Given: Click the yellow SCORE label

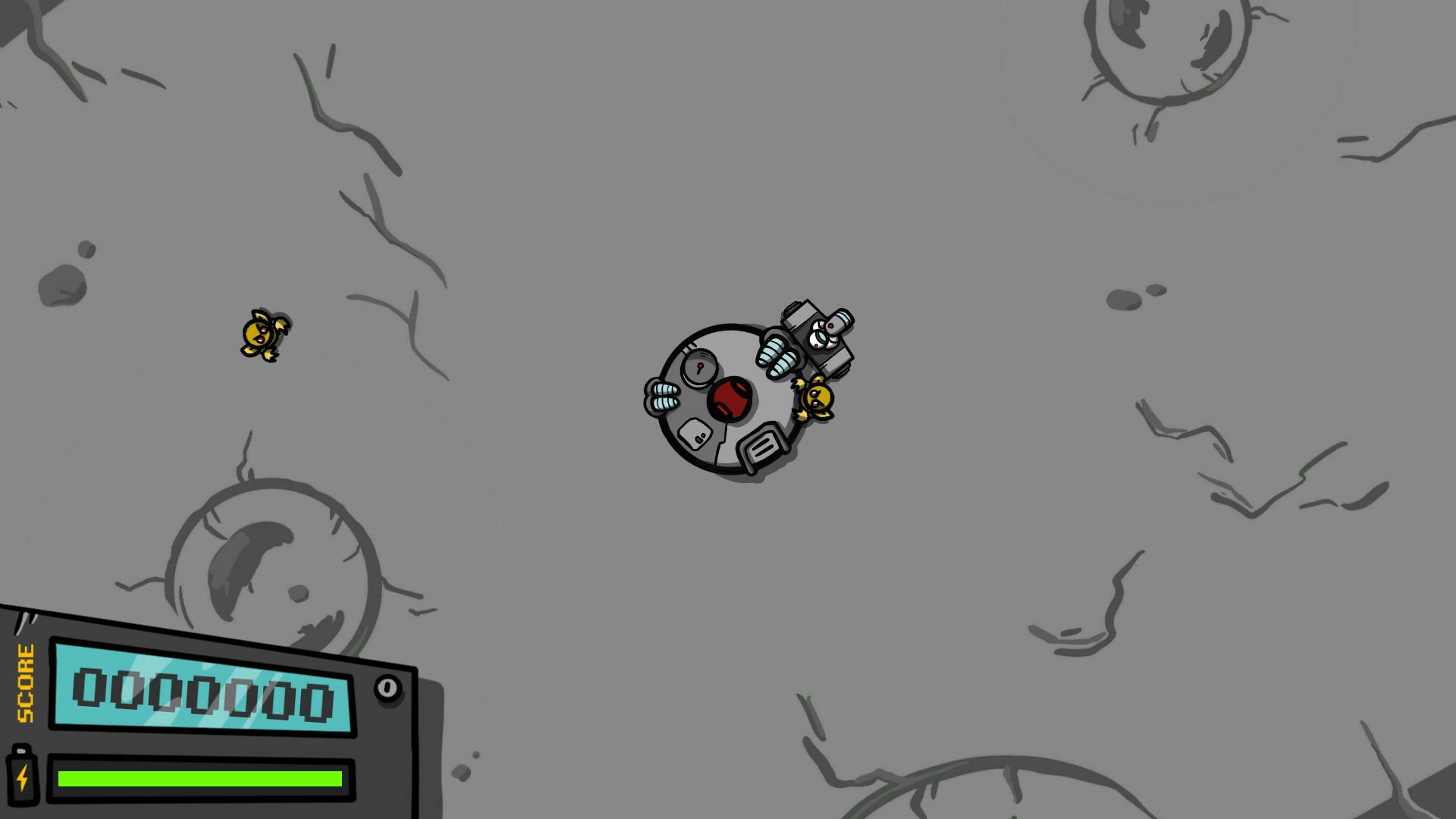Looking at the screenshot, I should click(x=24, y=683).
